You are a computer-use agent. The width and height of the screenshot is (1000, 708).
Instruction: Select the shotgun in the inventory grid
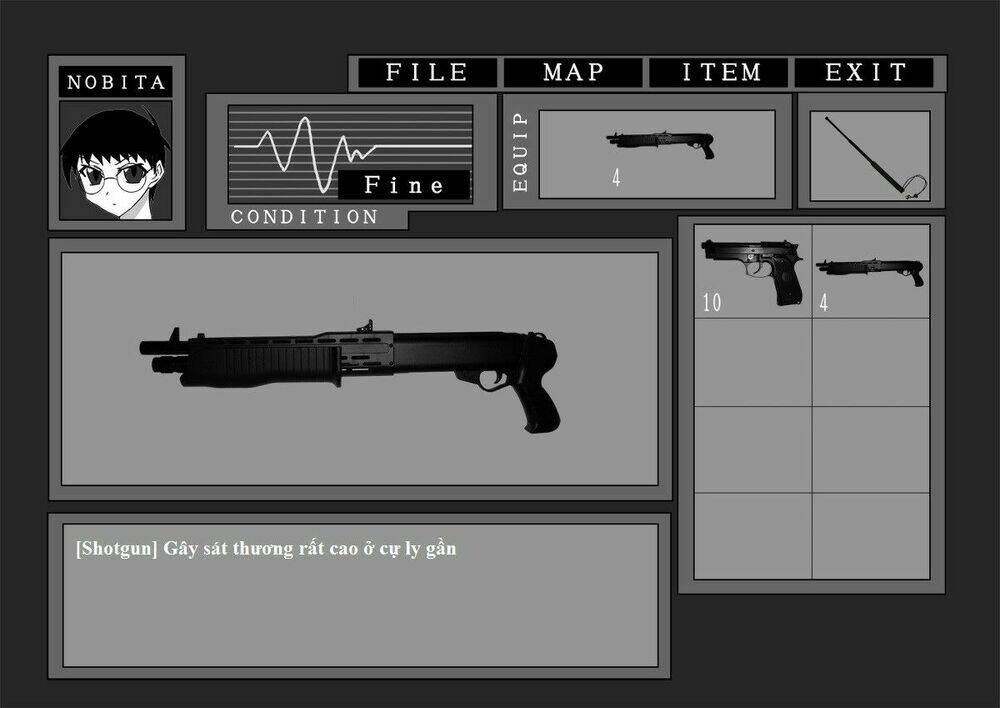tap(870, 271)
